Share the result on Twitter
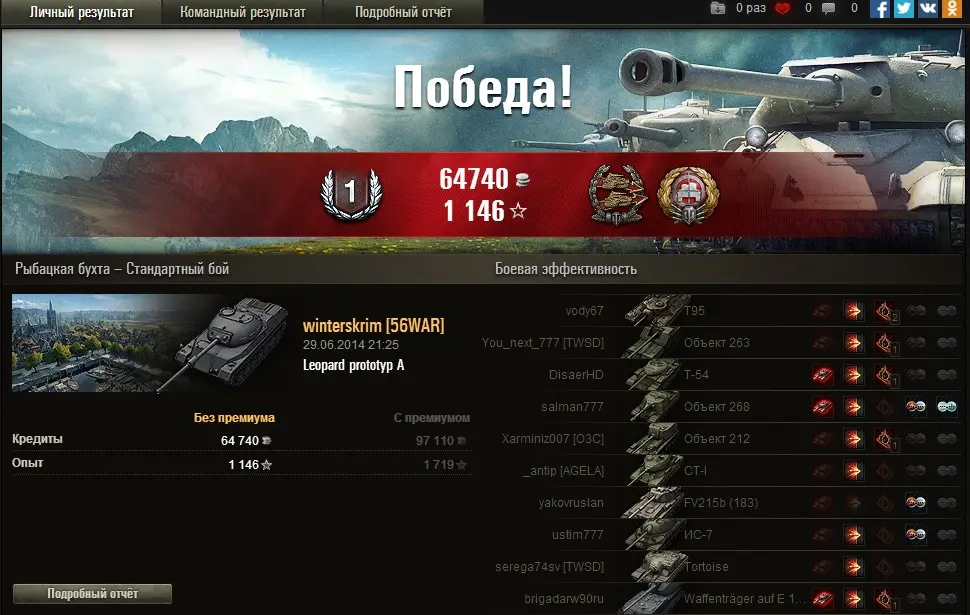 tap(903, 9)
